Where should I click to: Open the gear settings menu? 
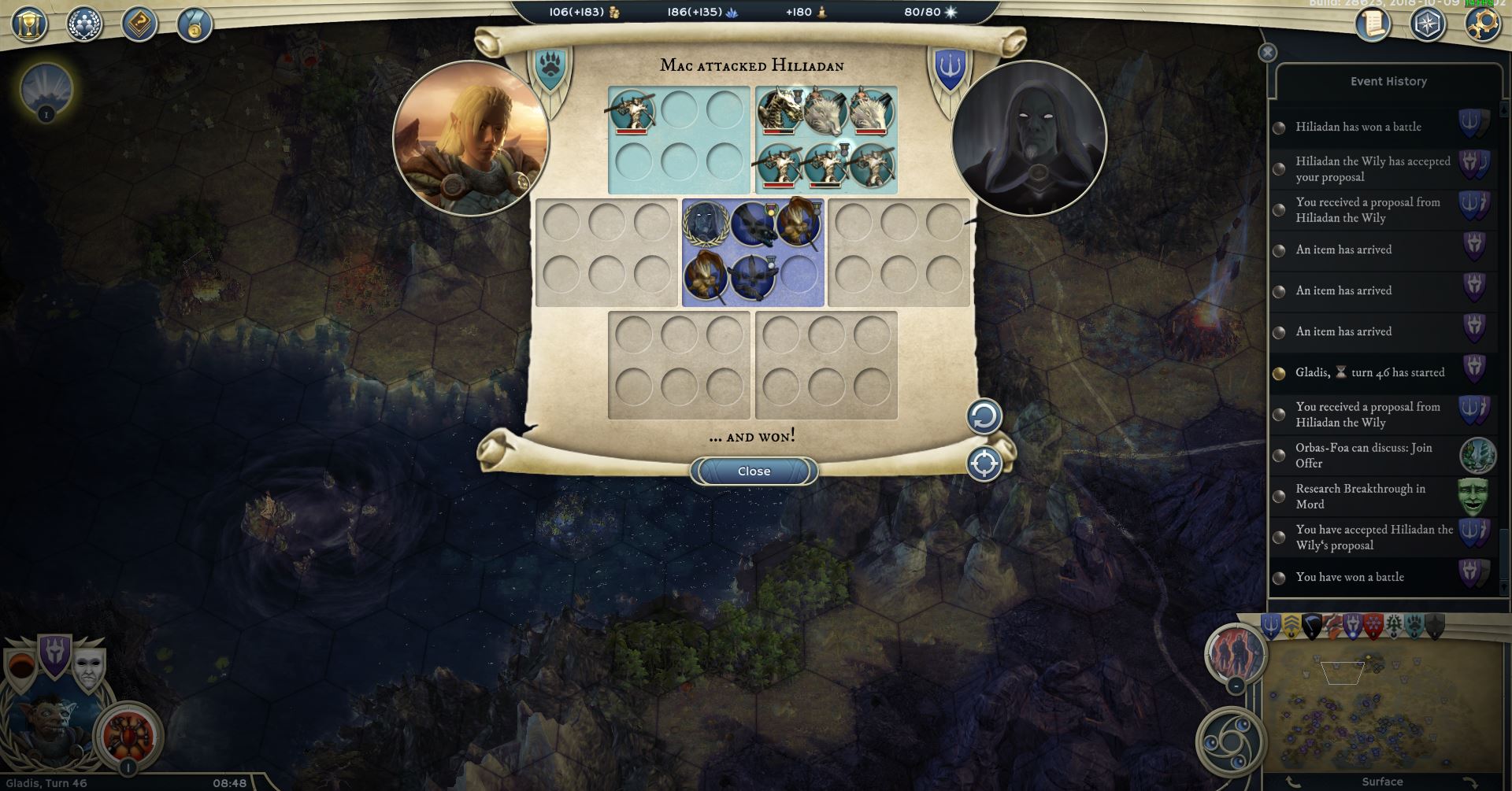coord(1481,24)
